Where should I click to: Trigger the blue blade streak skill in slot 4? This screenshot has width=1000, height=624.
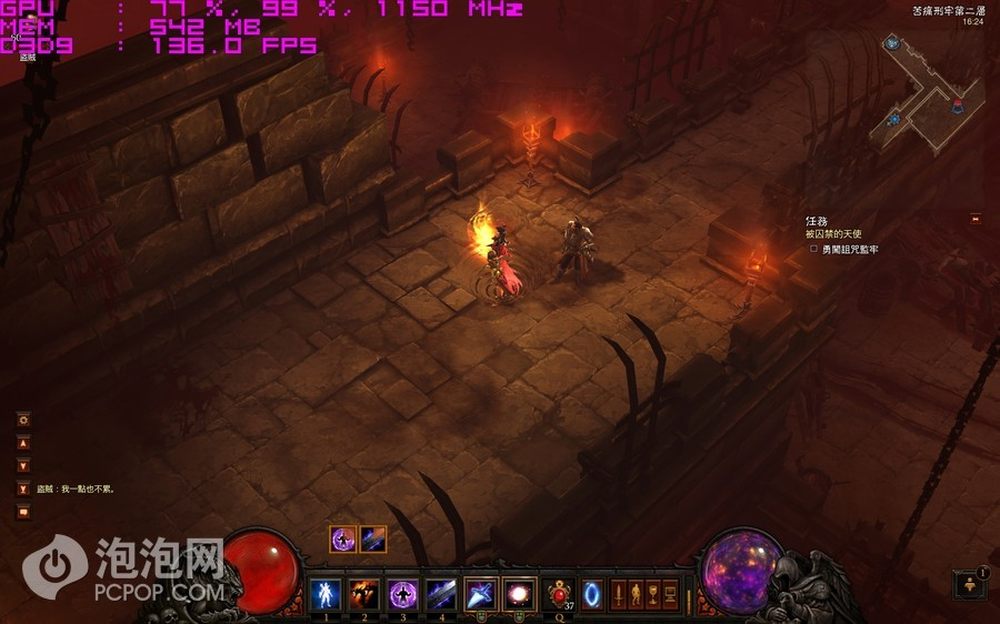point(442,592)
